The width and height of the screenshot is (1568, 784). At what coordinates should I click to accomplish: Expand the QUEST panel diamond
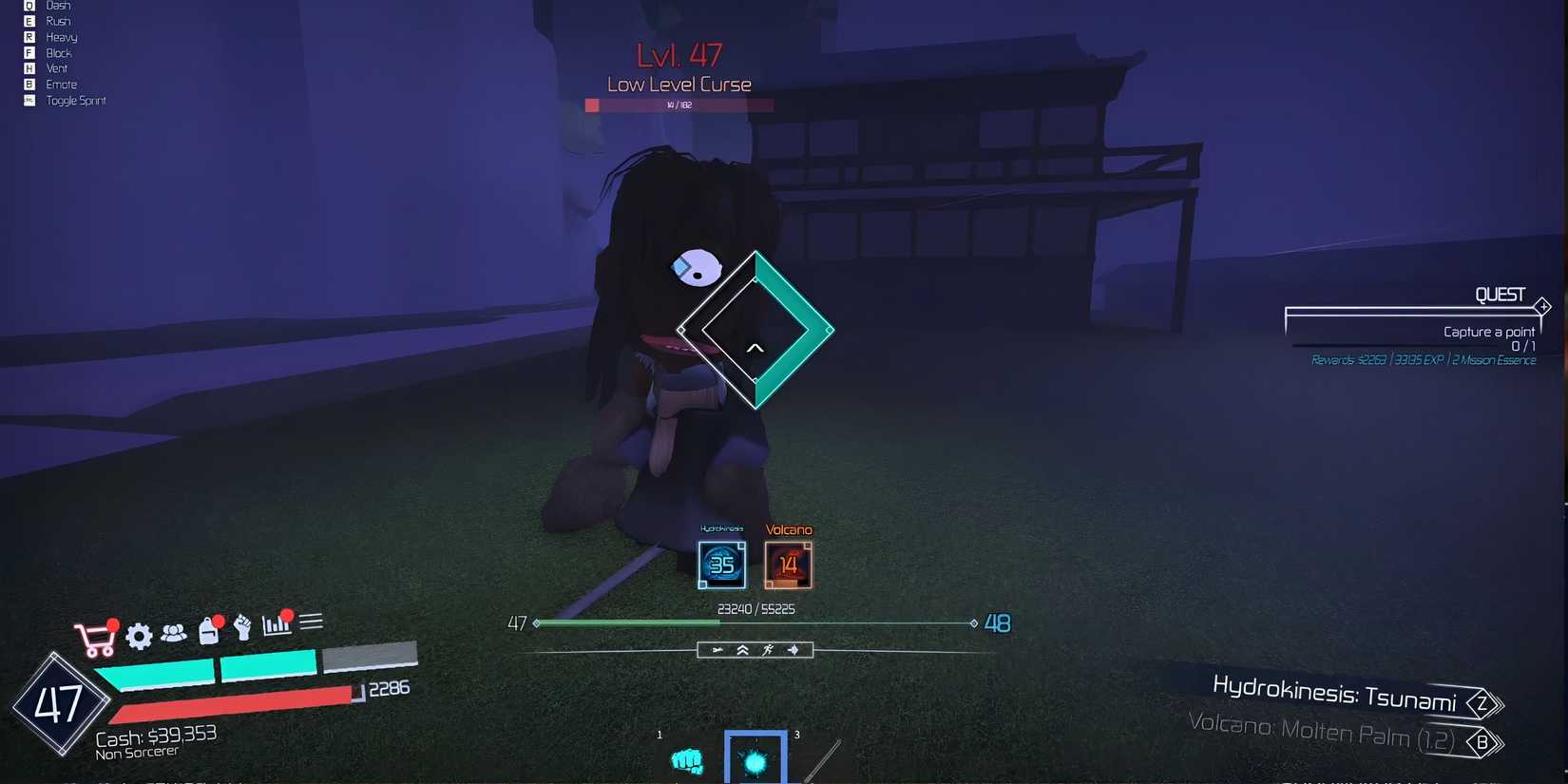tap(1542, 306)
